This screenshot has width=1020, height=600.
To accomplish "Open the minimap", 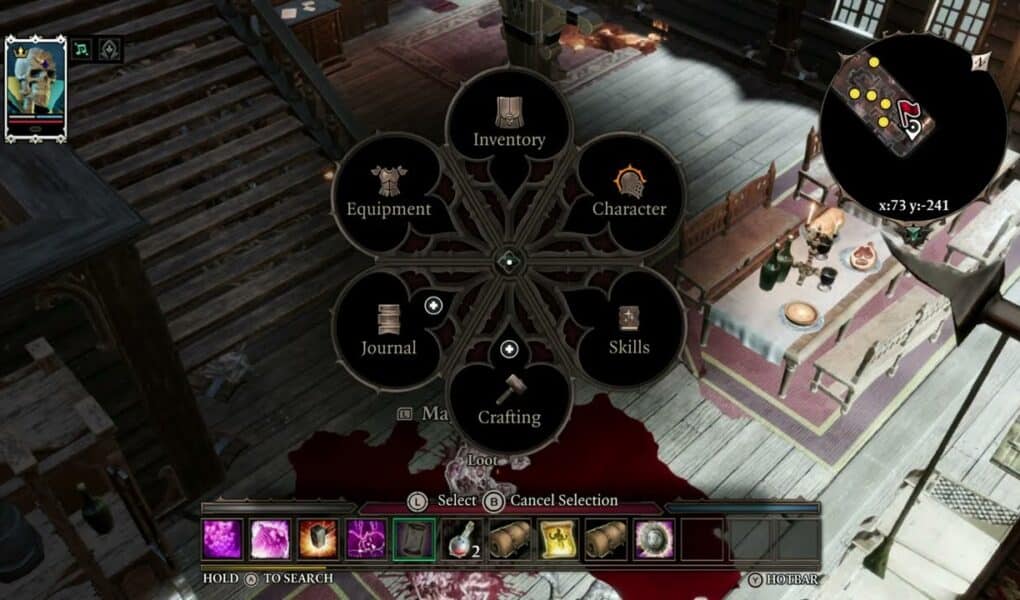I will click(895, 112).
